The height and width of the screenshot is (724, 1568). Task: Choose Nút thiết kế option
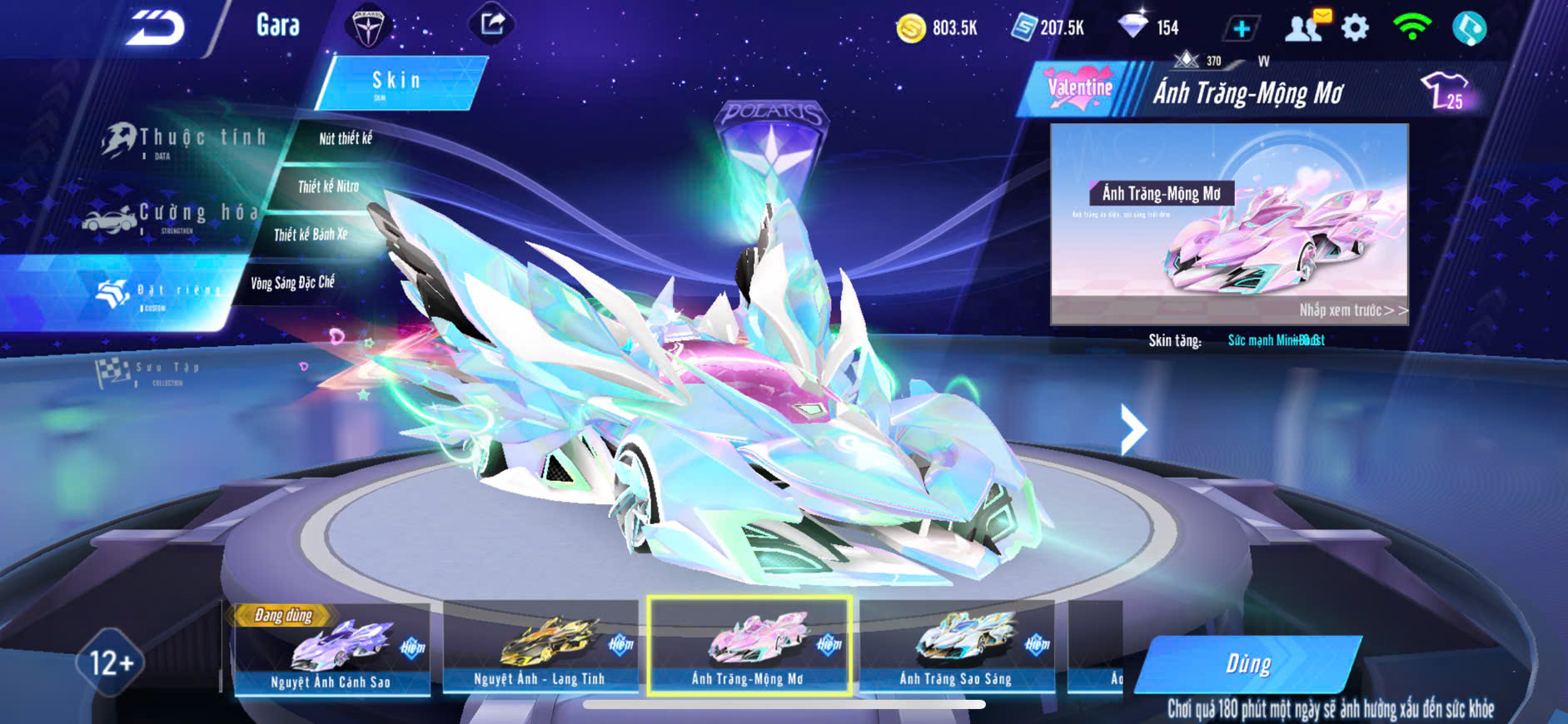[345, 139]
